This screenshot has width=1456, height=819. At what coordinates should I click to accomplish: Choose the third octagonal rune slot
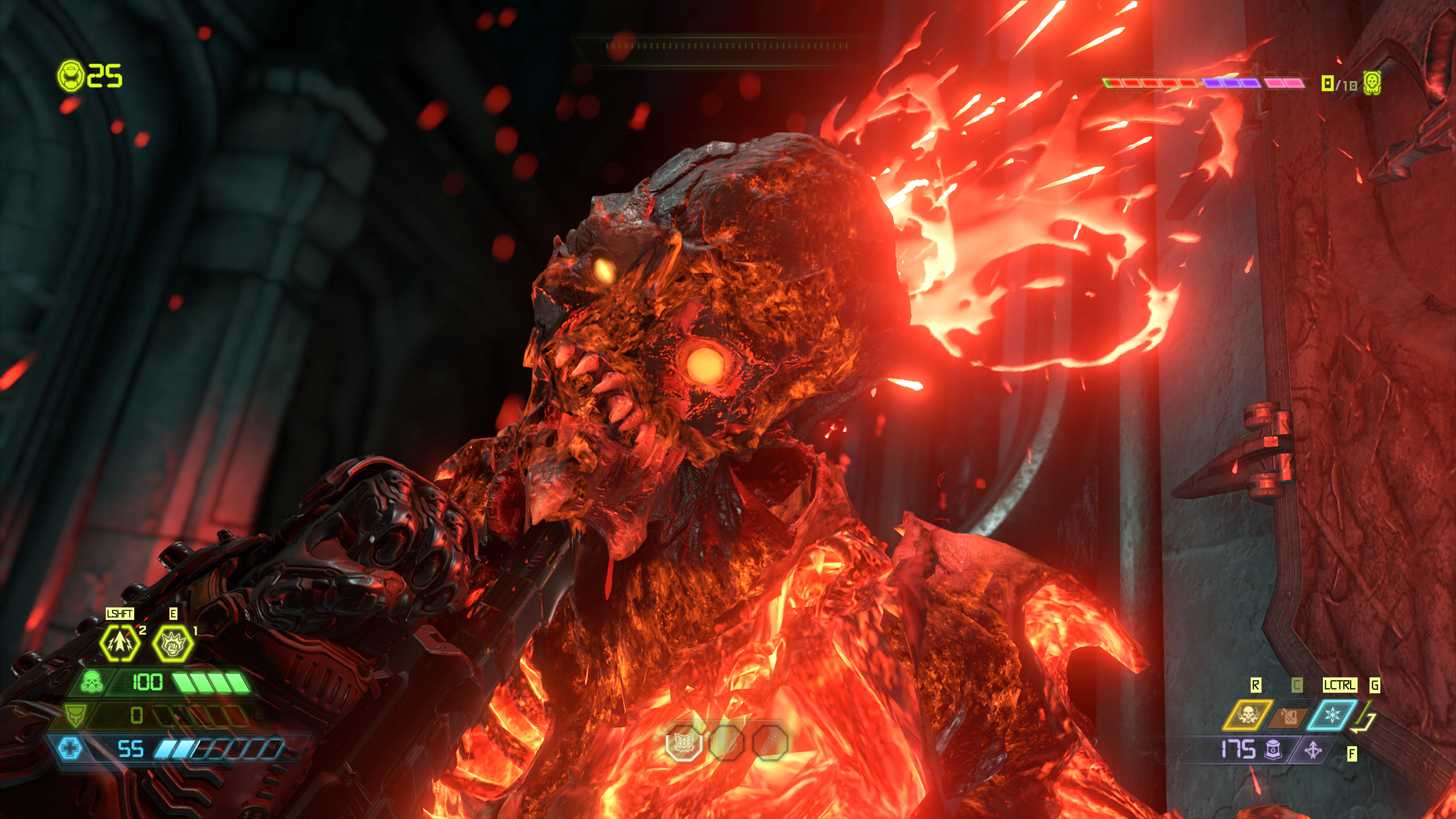pyautogui.click(x=770, y=742)
